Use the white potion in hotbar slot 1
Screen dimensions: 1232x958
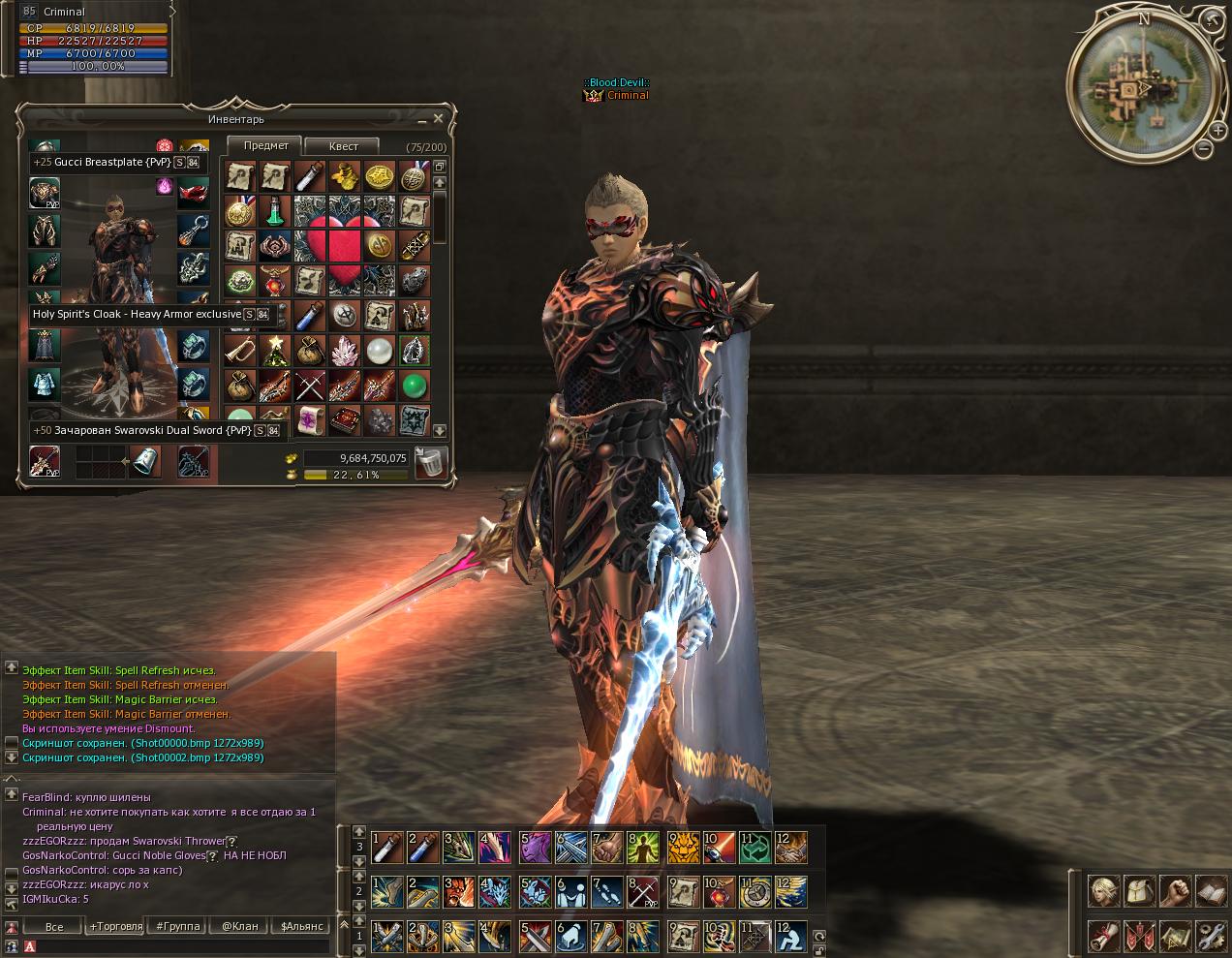tap(386, 848)
